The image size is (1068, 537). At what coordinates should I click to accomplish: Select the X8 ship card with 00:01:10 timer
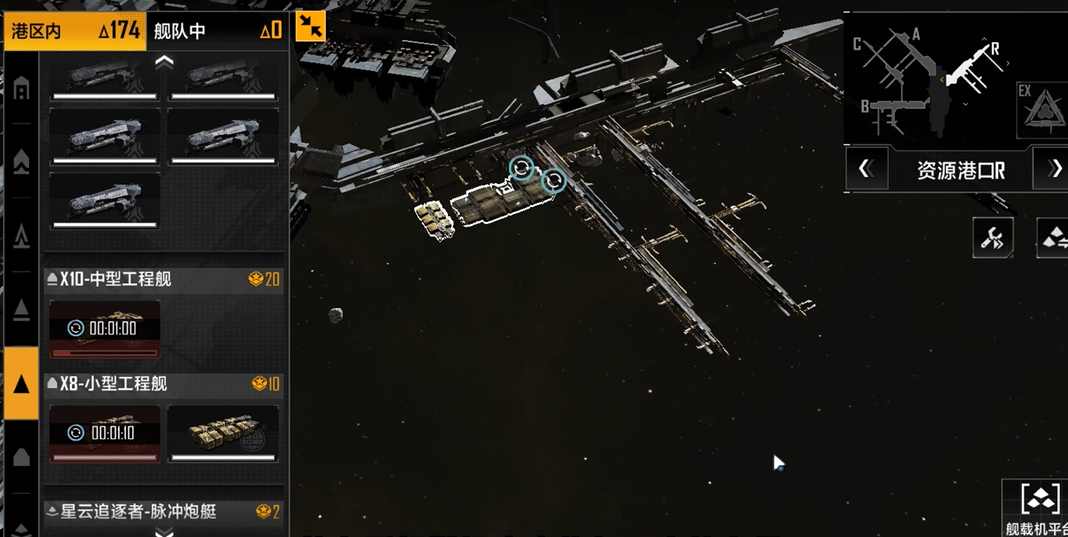[104, 434]
